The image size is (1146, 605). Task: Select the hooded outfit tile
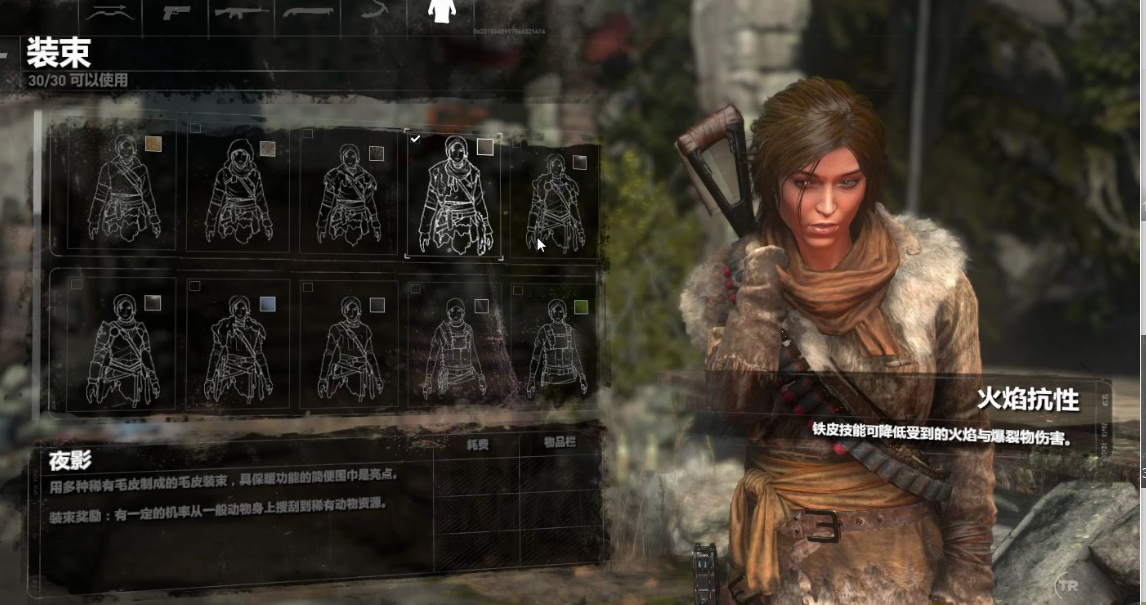coord(238,192)
